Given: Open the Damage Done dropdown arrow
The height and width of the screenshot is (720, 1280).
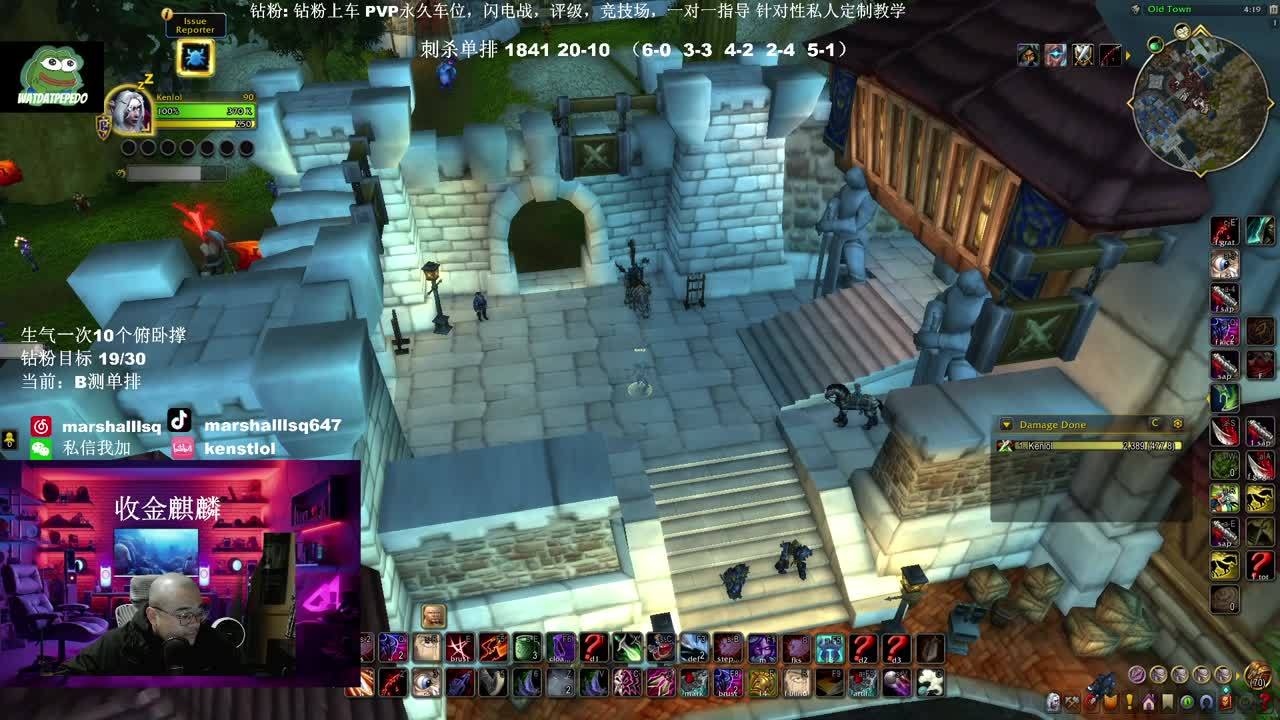Looking at the screenshot, I should [x=1006, y=425].
